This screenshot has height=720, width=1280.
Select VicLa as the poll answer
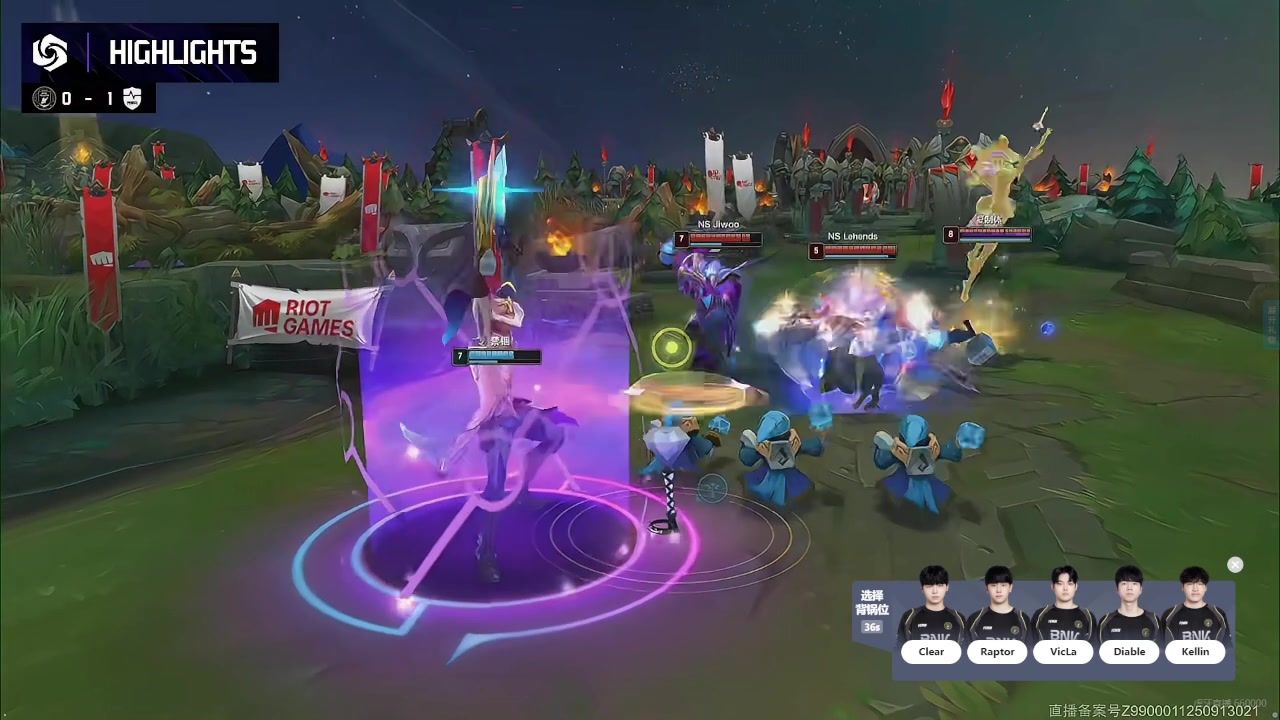point(1063,651)
